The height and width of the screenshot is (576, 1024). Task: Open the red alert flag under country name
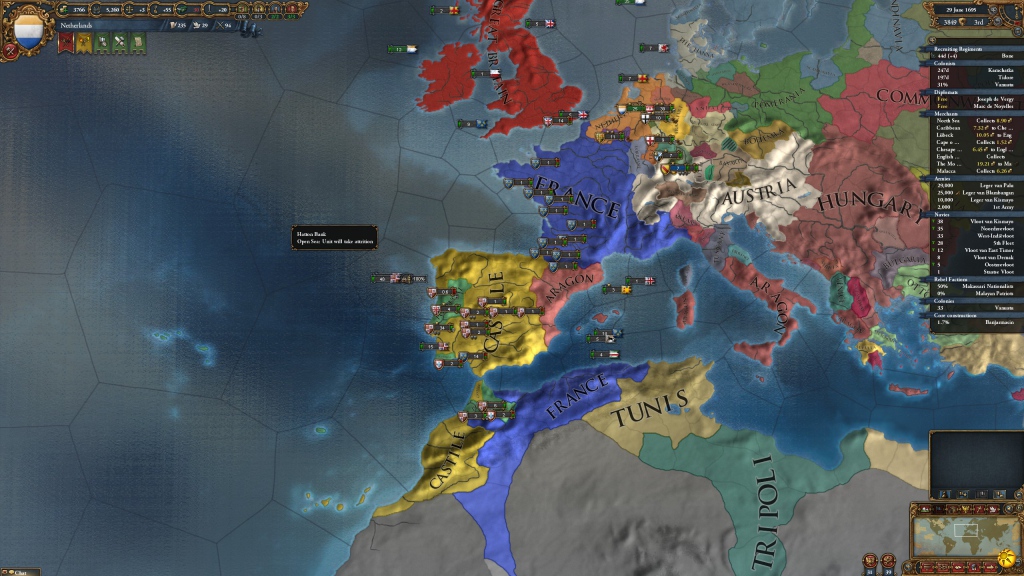pyautogui.click(x=67, y=42)
